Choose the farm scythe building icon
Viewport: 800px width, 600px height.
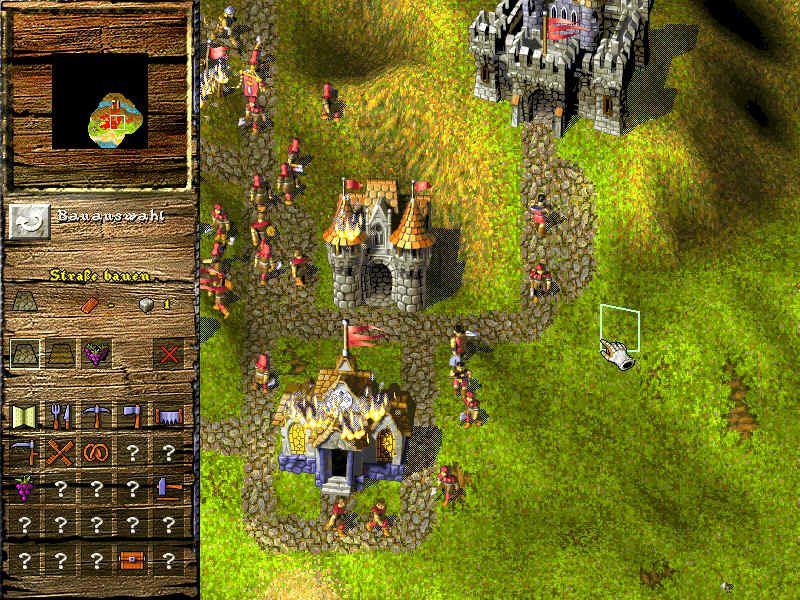[x=25, y=452]
